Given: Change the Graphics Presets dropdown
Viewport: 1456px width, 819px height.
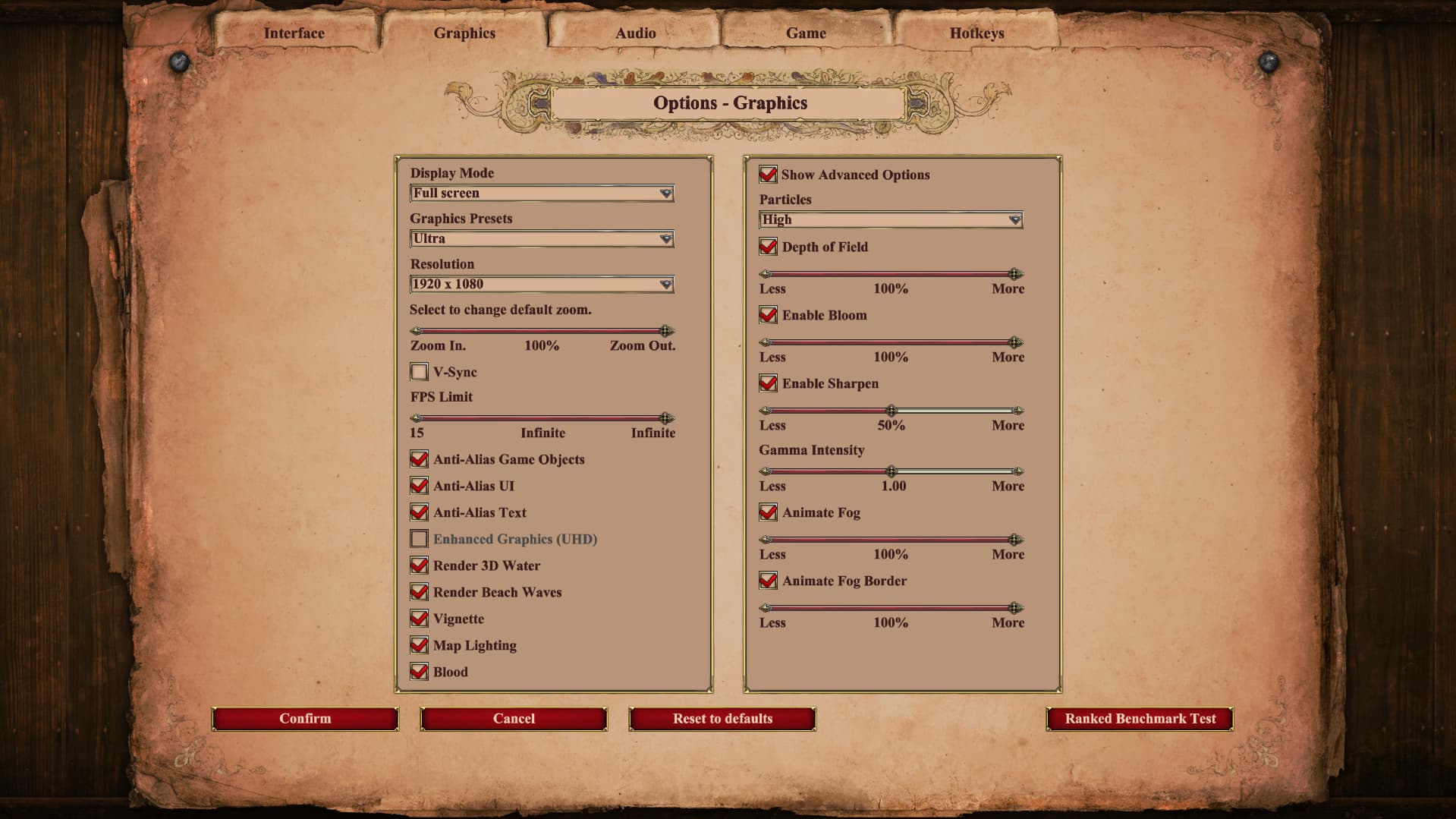Looking at the screenshot, I should point(542,239).
